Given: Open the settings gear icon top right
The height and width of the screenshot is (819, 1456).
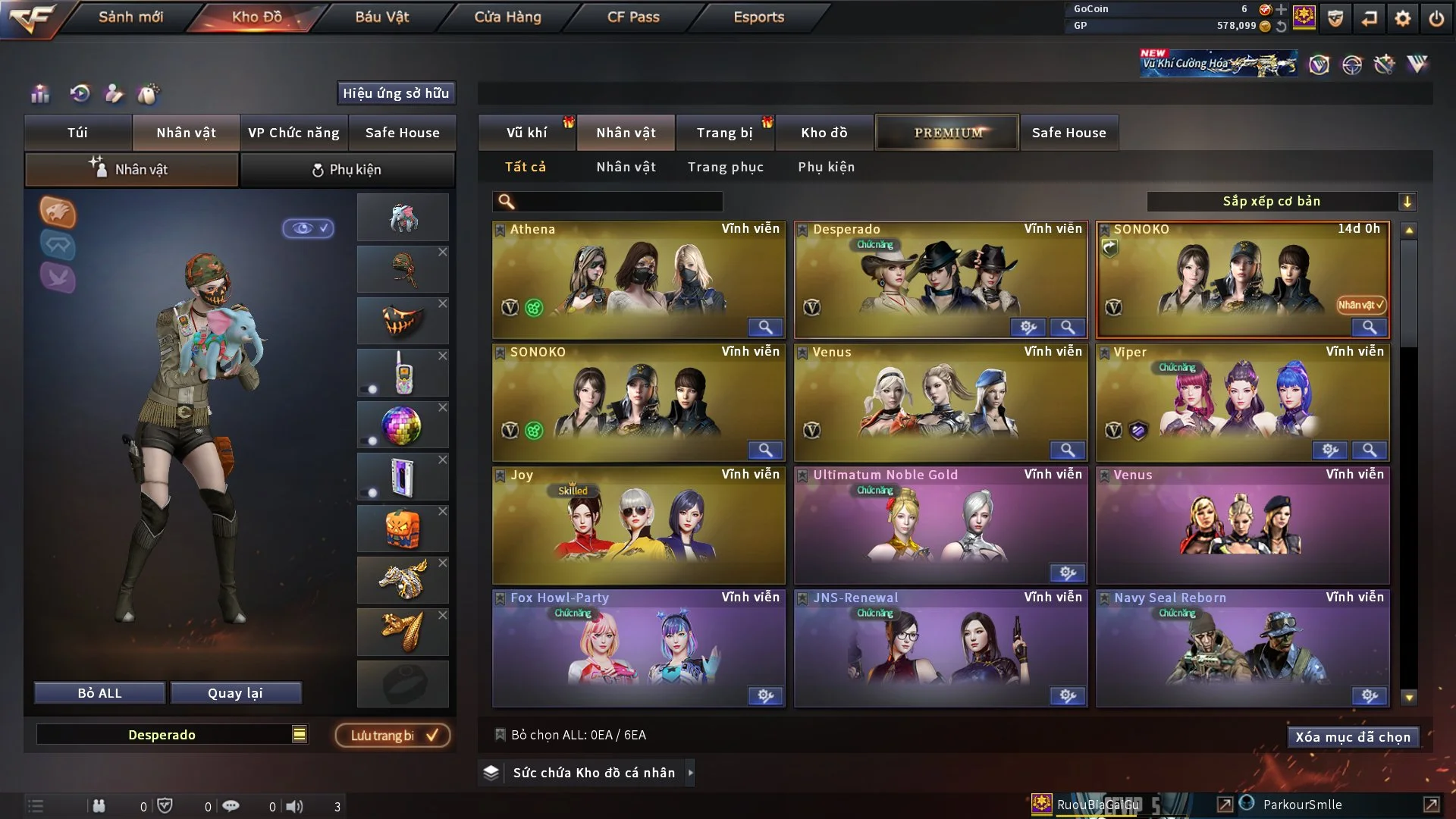Looking at the screenshot, I should [x=1402, y=17].
